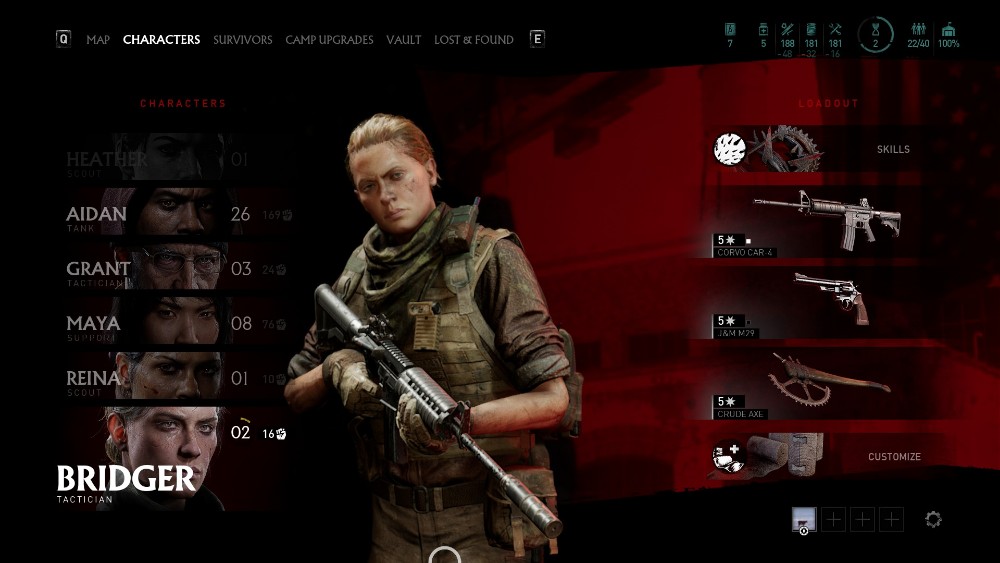Open the Lost & Found tab
Viewport: 1000px width, 563px height.
[473, 40]
